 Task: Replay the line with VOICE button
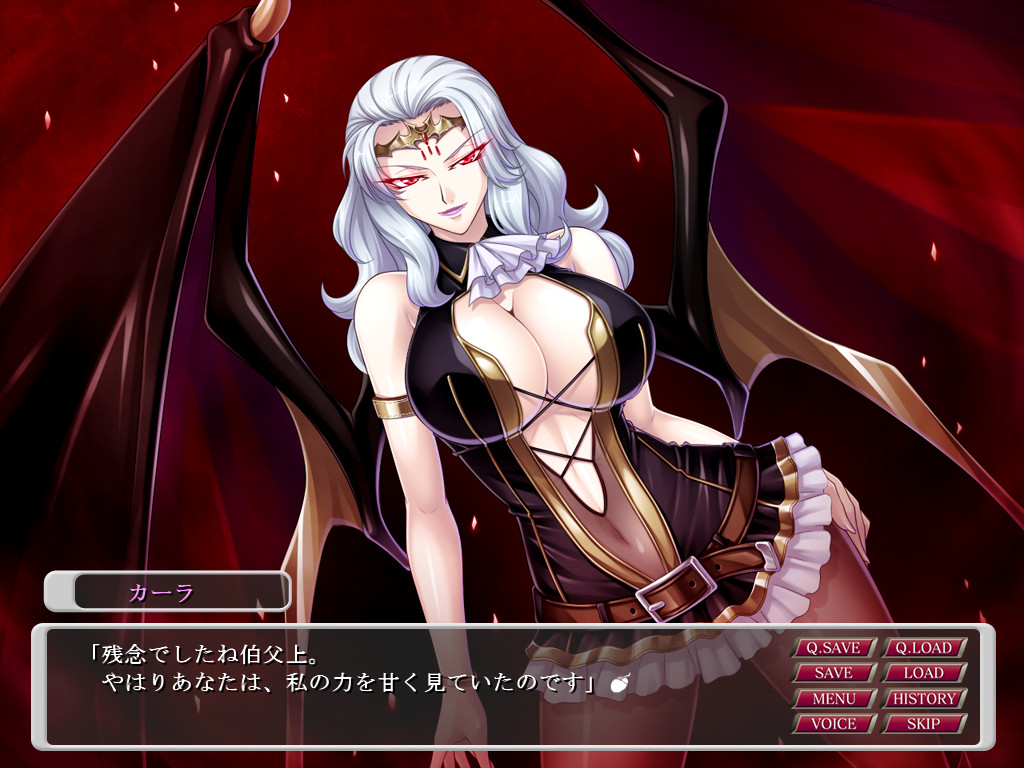[x=833, y=723]
